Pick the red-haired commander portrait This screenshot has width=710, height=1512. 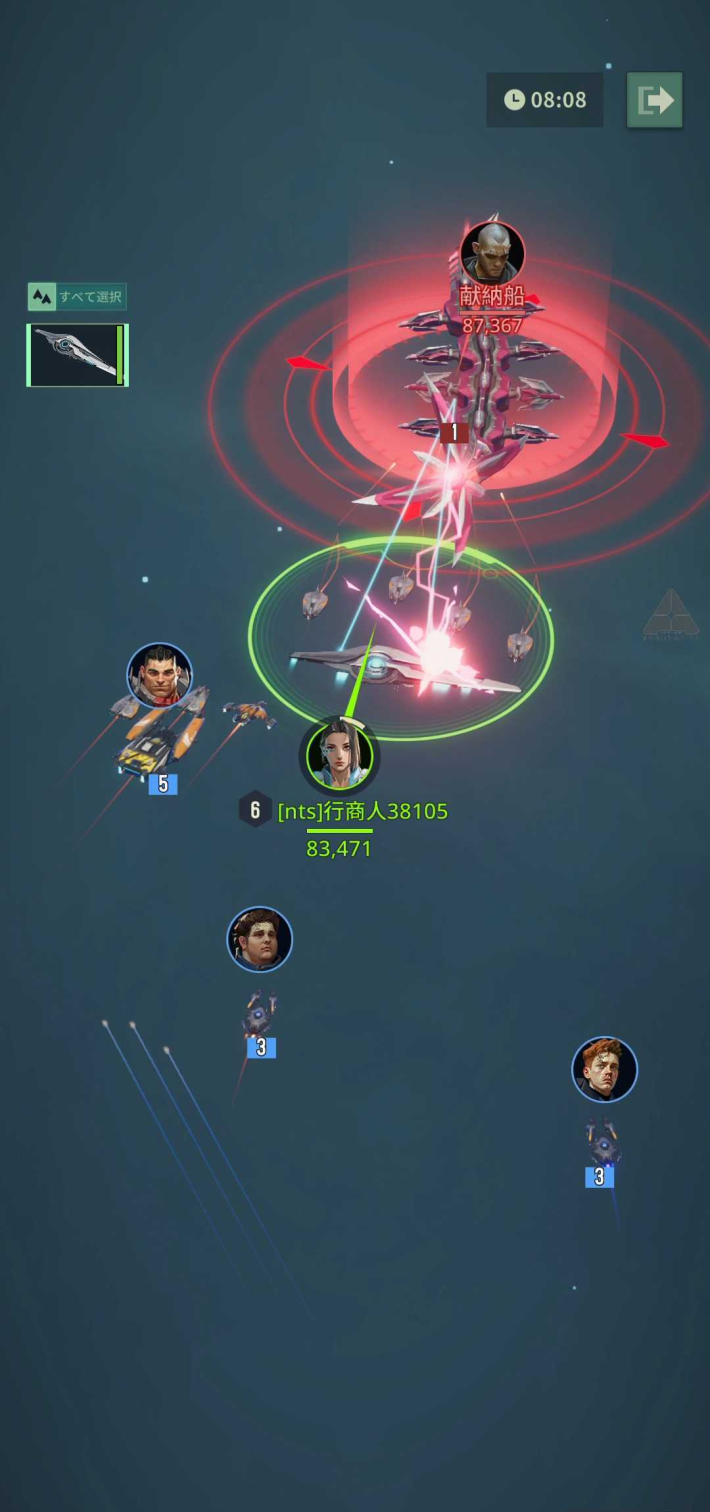tap(604, 1070)
